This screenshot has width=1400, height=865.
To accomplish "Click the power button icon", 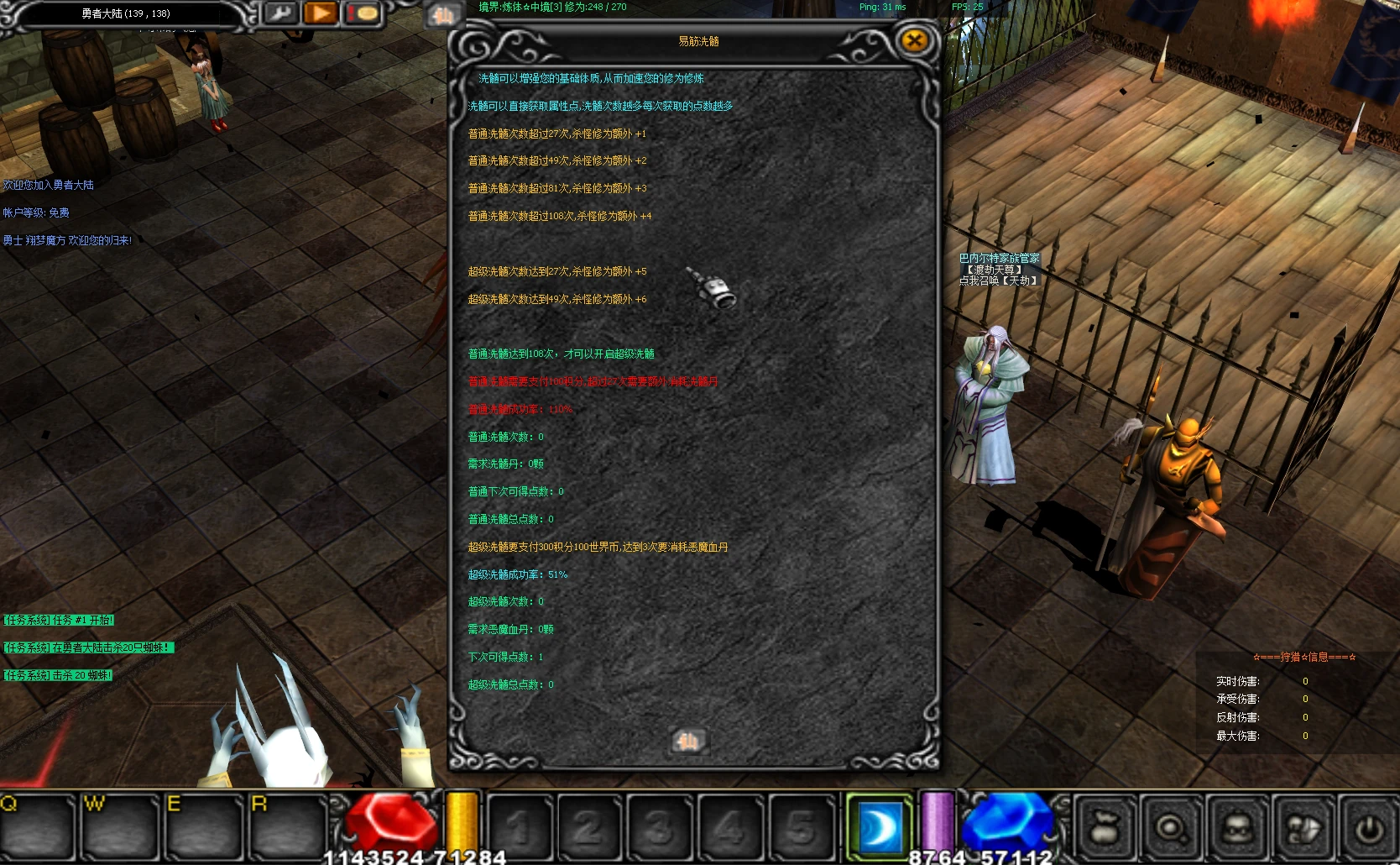I will [1369, 828].
